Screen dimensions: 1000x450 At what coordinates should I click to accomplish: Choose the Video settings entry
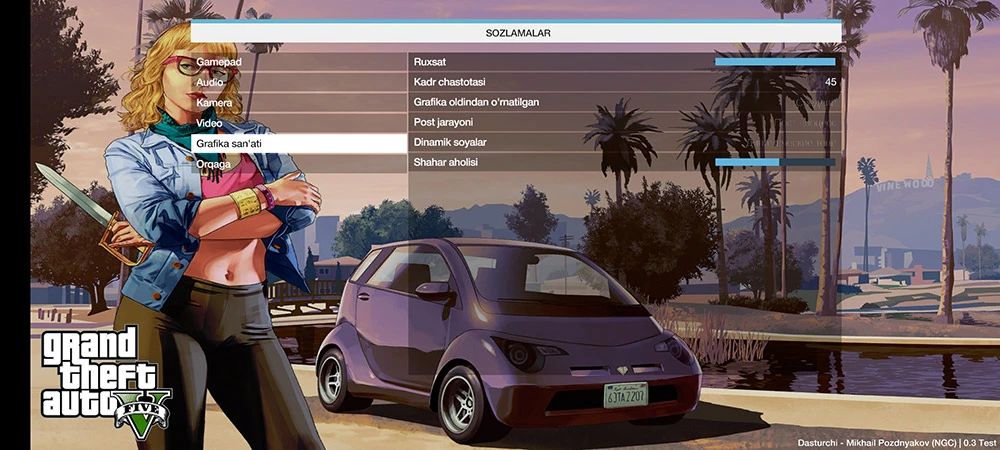[x=298, y=122]
